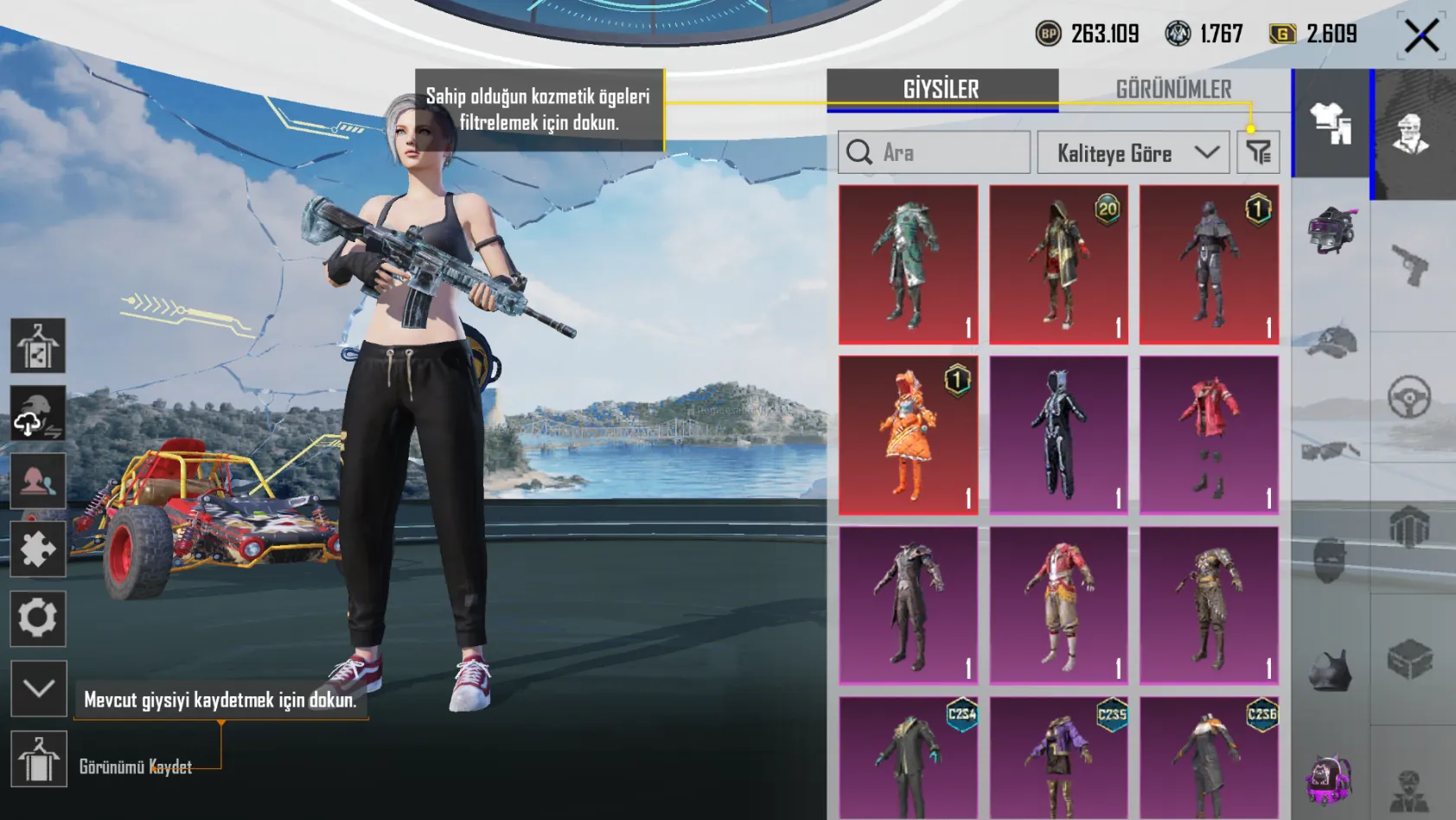
Task: Select the orange hooded dress outfit
Action: [x=908, y=435]
